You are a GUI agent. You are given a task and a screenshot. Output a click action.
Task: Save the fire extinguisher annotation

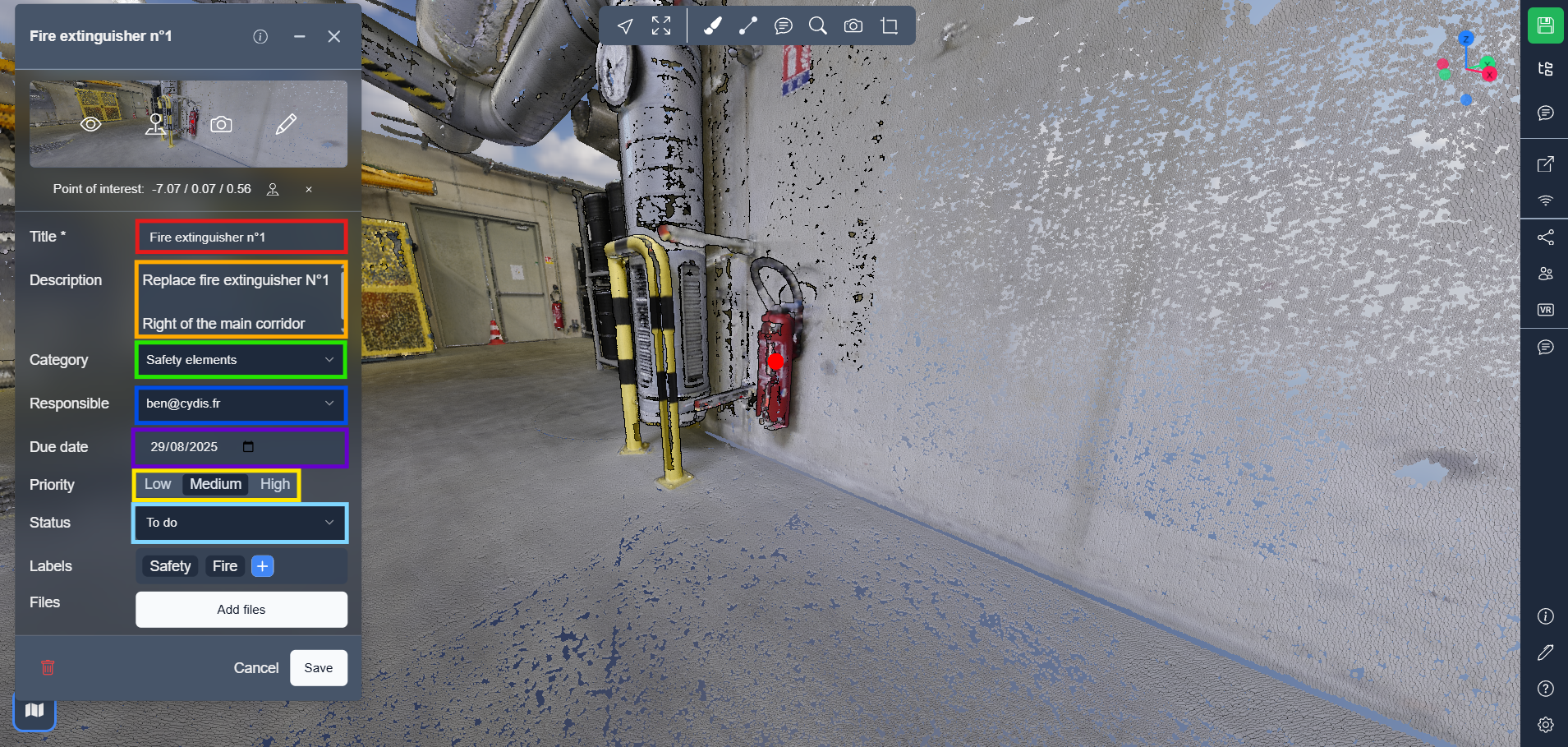318,667
